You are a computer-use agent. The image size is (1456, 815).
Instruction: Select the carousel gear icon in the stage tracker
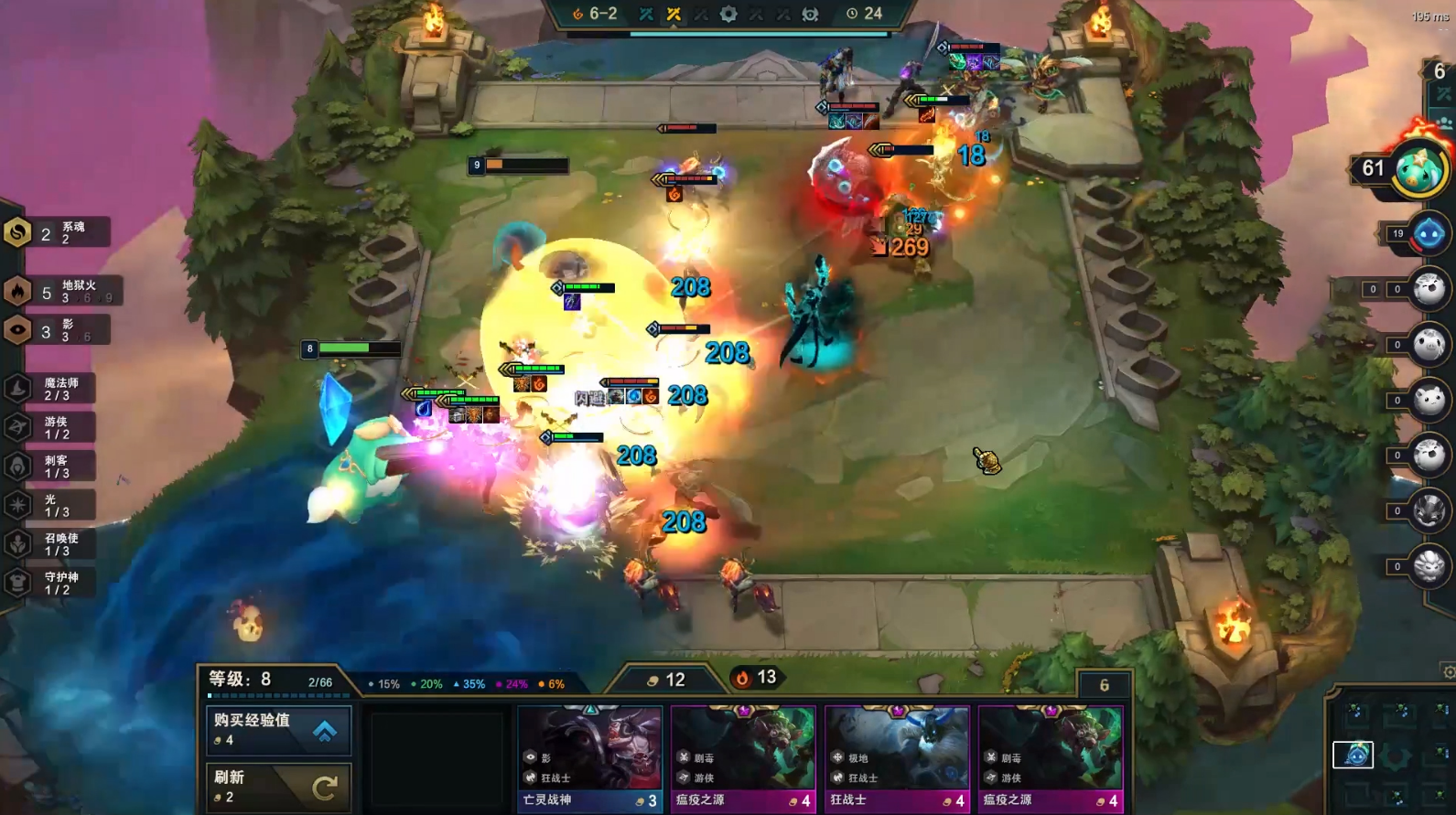728,14
